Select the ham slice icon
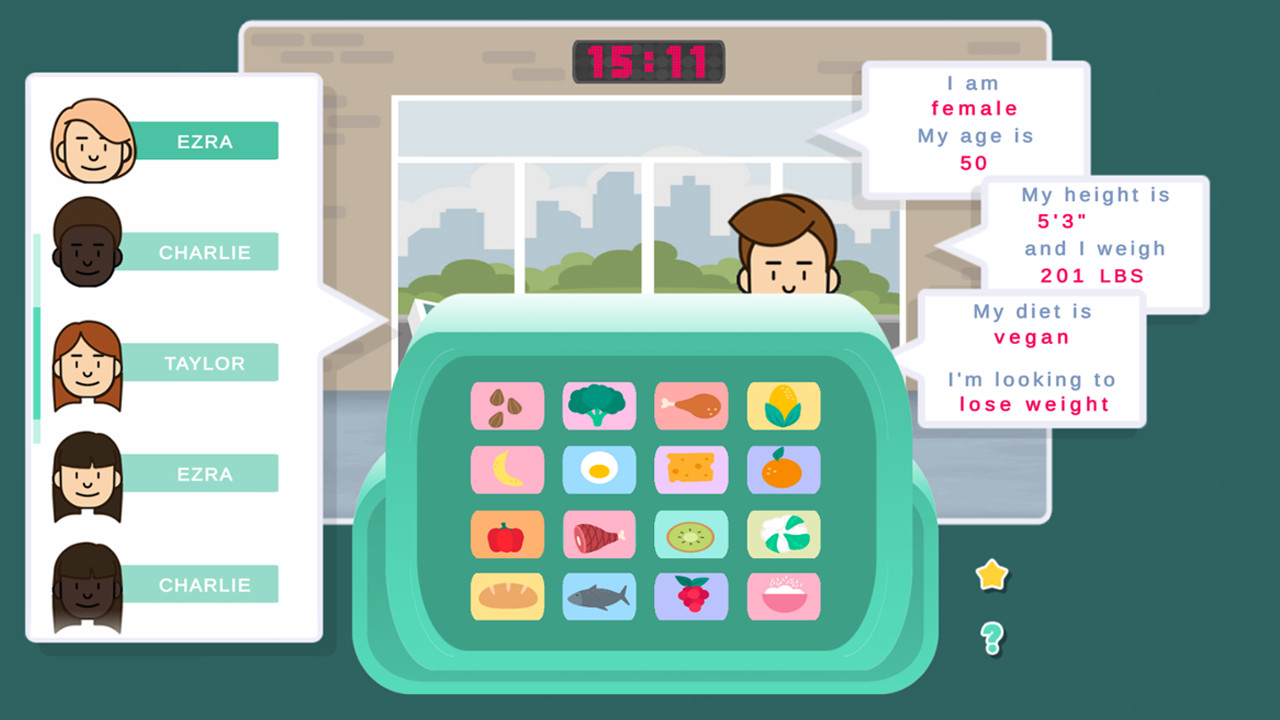 click(599, 534)
